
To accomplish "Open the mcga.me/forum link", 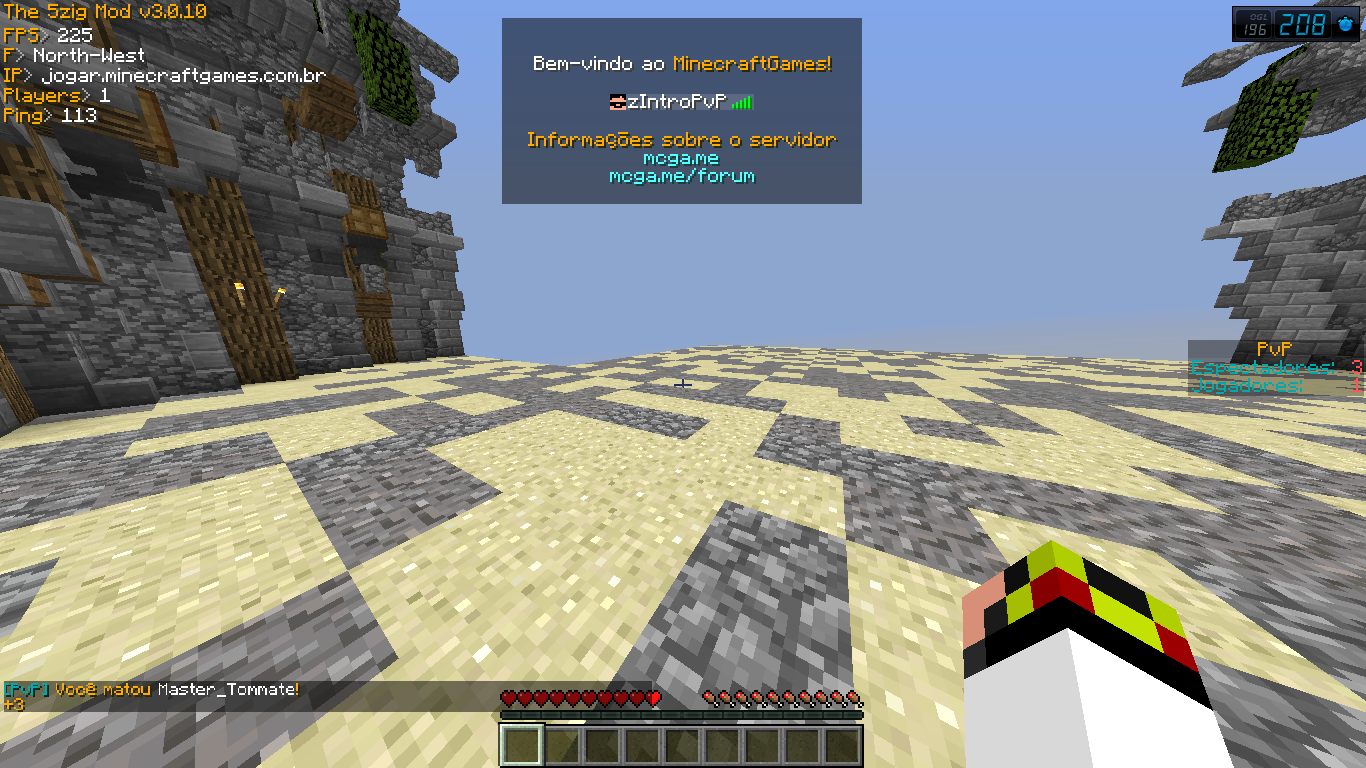I will pyautogui.click(x=681, y=177).
